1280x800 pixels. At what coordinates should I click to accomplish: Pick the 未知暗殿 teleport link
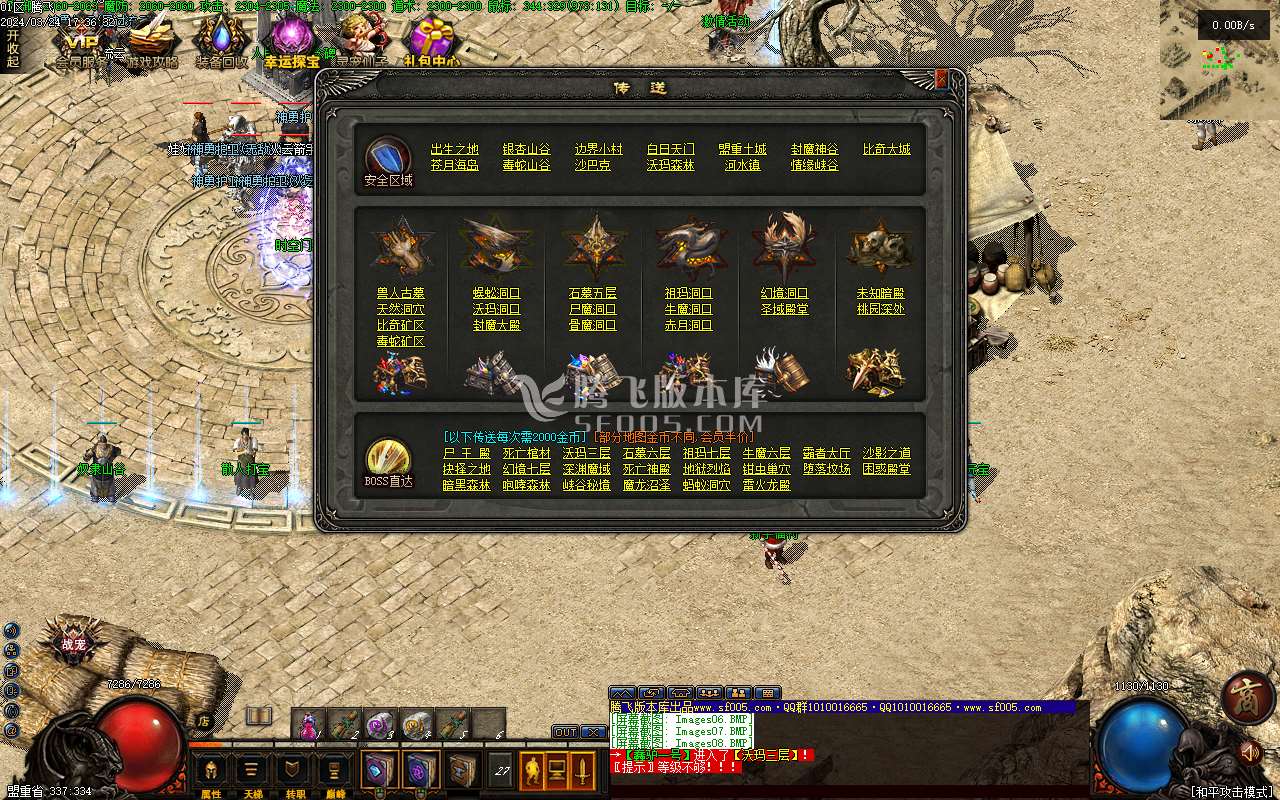point(880,293)
